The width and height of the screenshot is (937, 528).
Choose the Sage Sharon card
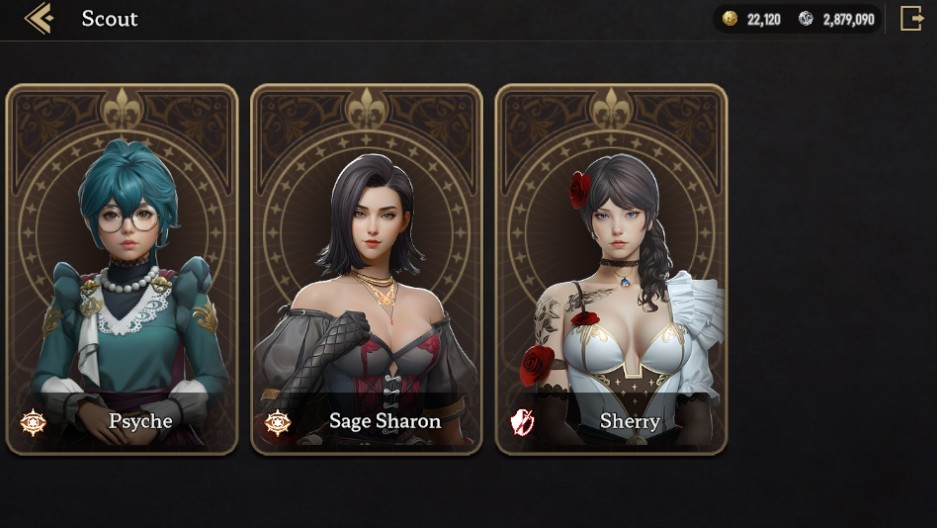(366, 270)
